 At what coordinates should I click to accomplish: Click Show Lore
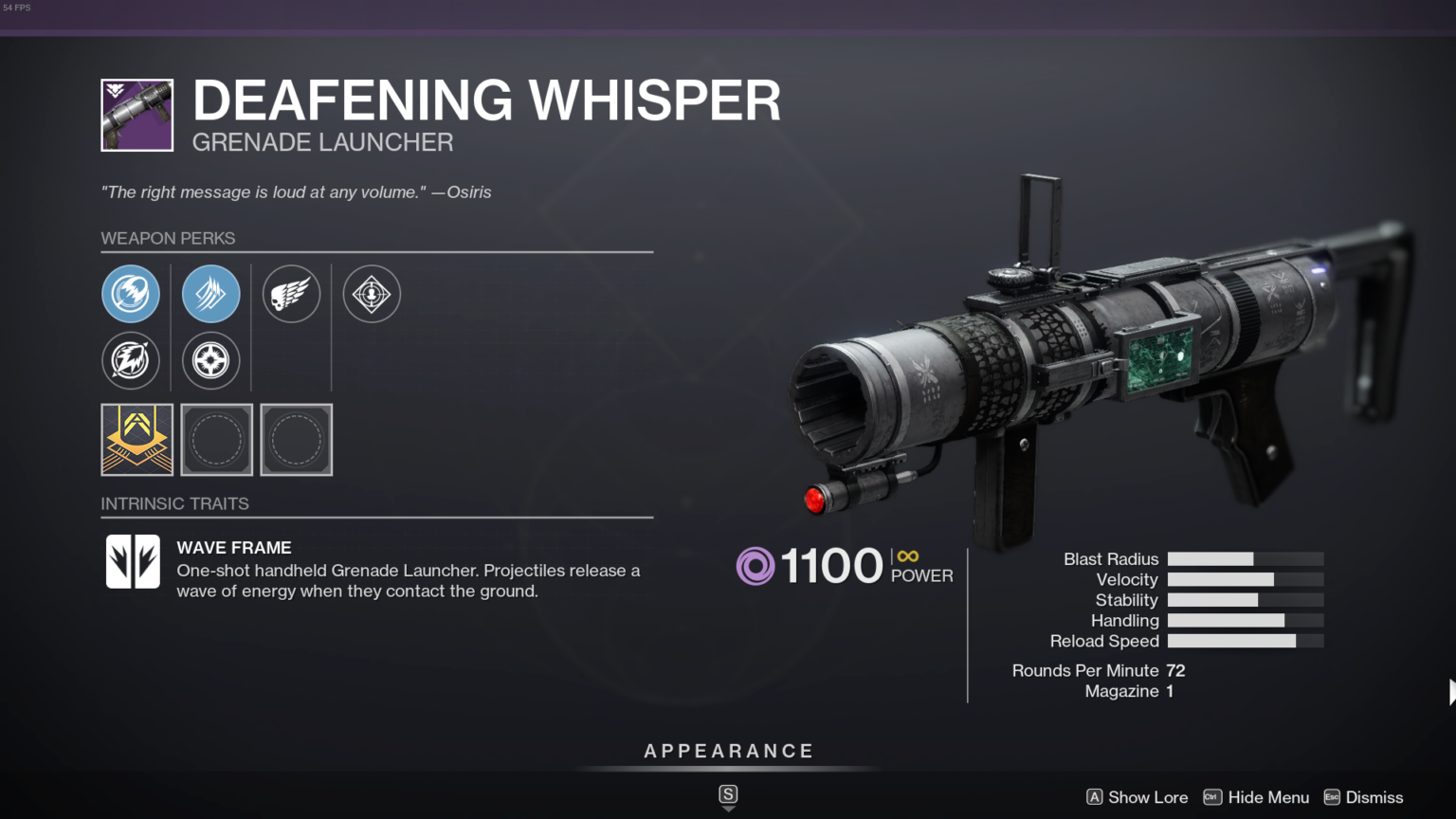pos(1148,797)
